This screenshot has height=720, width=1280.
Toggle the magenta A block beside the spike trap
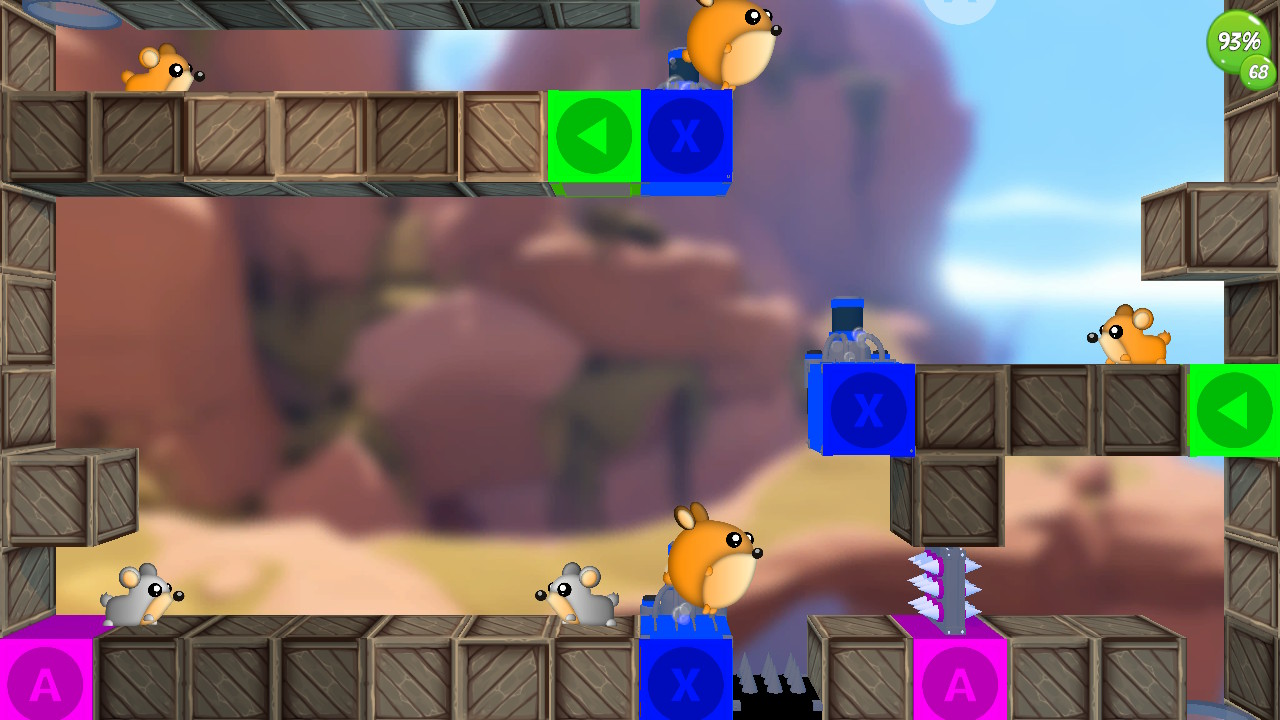click(957, 683)
